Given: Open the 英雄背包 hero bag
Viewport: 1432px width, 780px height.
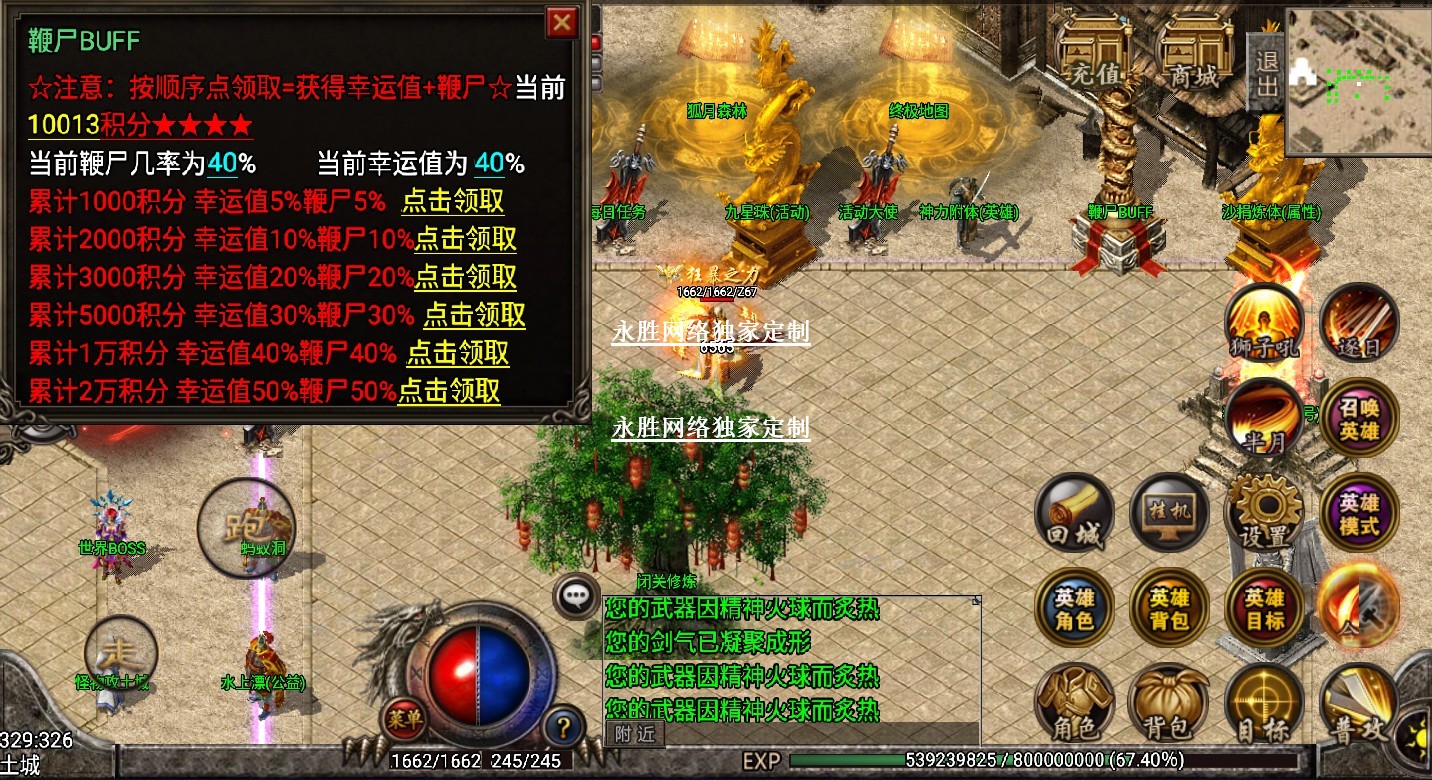Looking at the screenshot, I should (x=1168, y=609).
